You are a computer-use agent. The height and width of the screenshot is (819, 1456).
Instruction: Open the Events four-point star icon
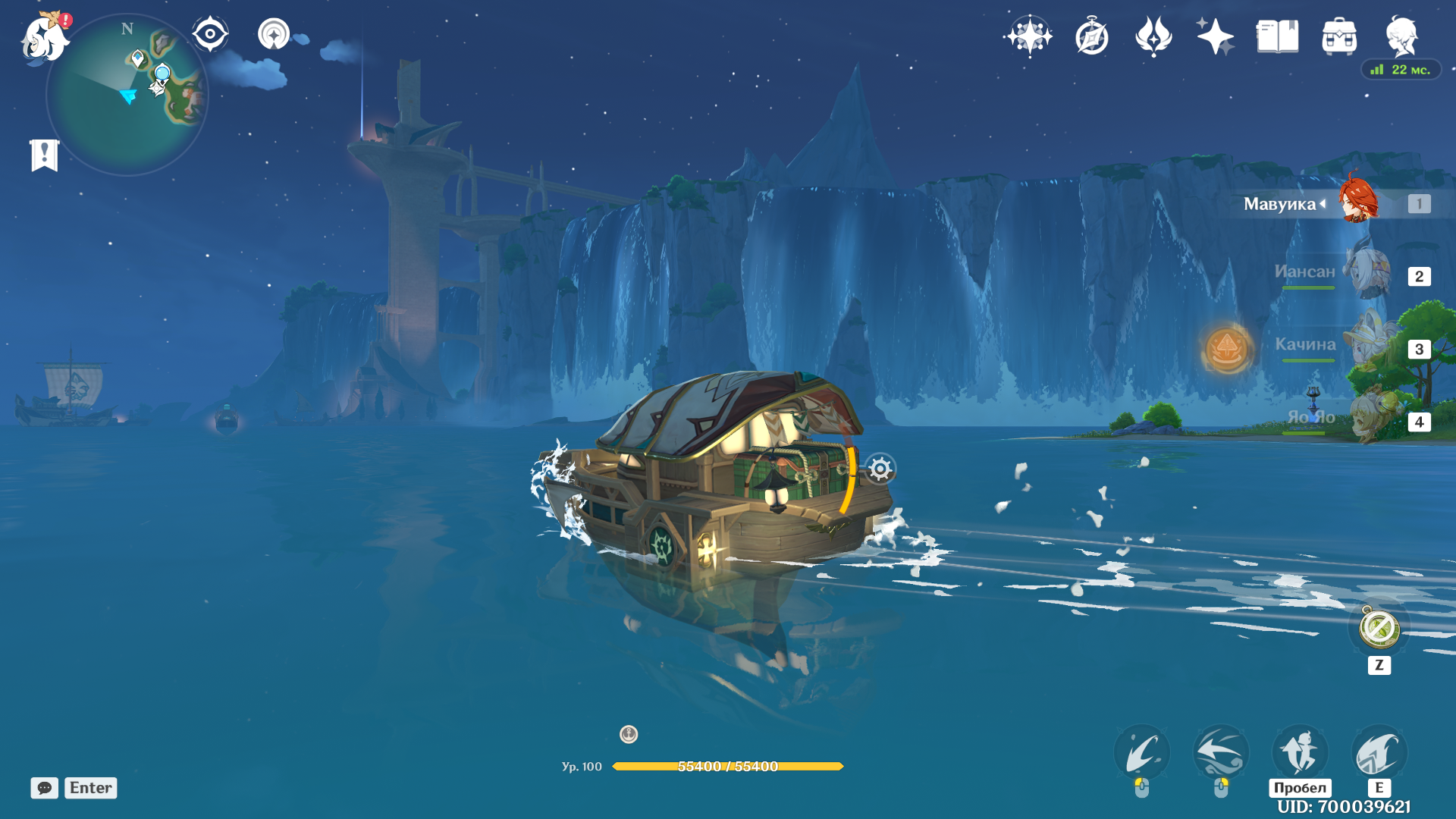pos(1215,36)
